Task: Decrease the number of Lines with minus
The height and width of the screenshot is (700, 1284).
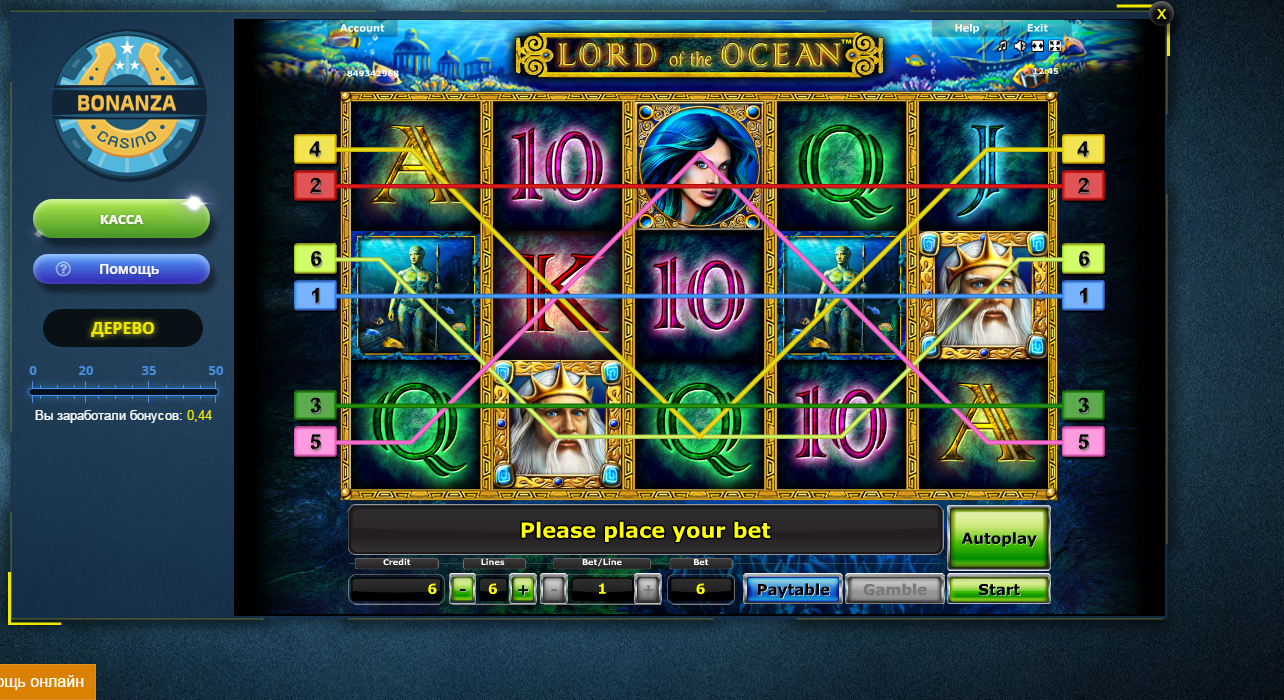Action: 462,590
